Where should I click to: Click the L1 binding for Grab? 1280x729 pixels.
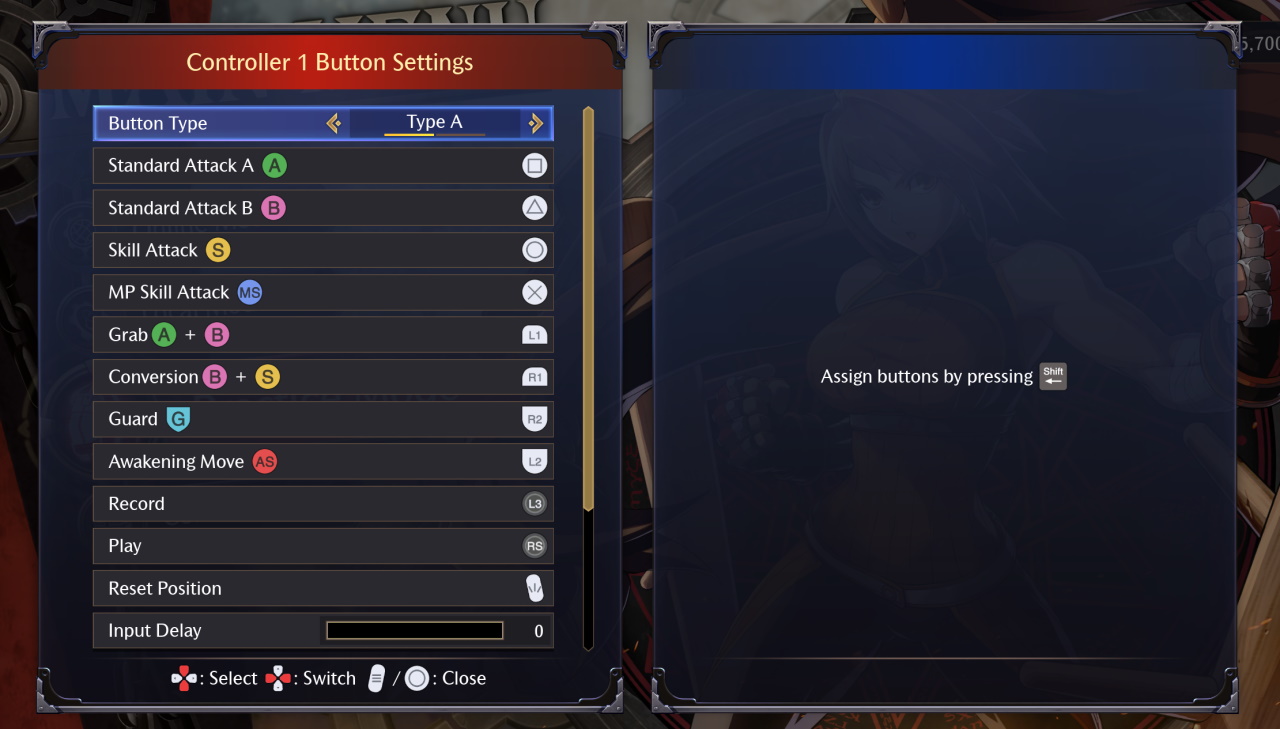534,334
